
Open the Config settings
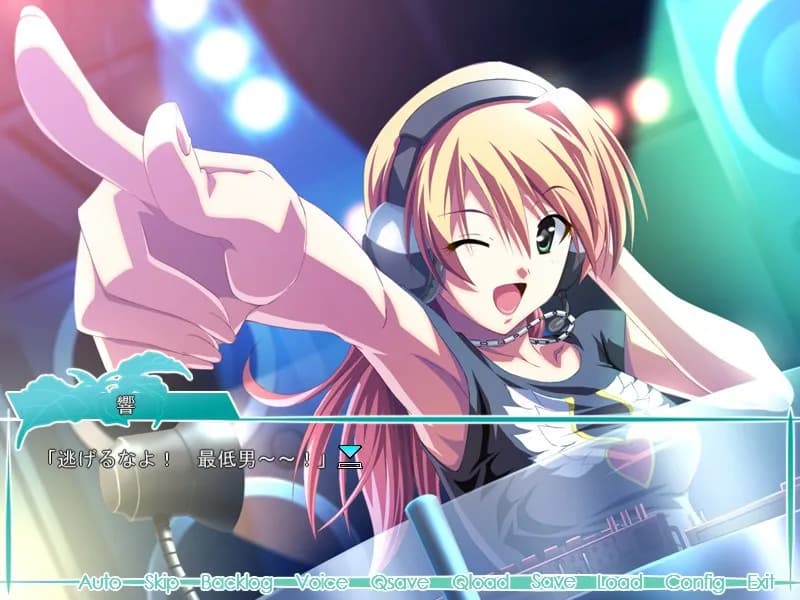tap(695, 582)
